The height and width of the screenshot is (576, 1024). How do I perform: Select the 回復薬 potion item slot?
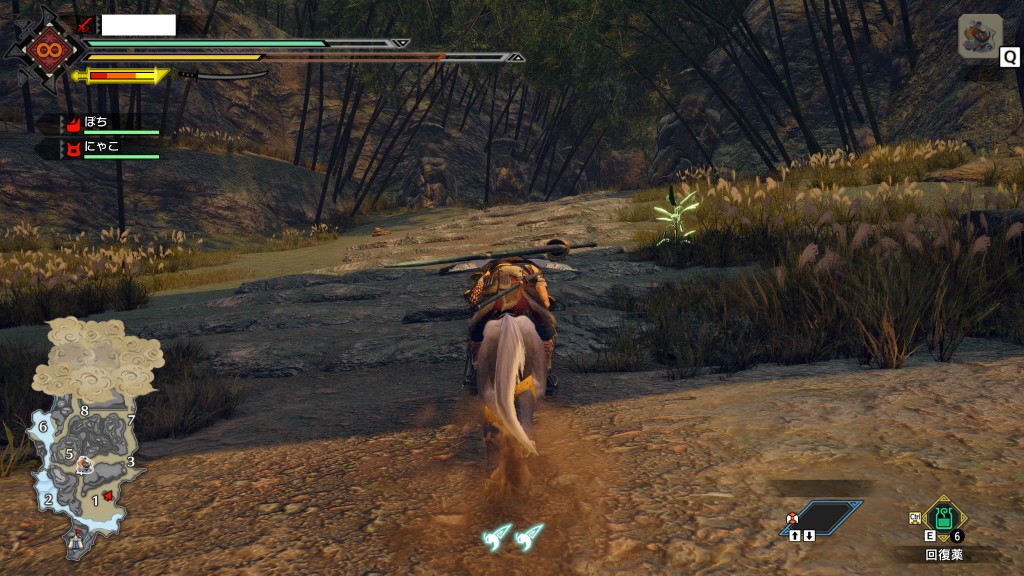click(942, 518)
